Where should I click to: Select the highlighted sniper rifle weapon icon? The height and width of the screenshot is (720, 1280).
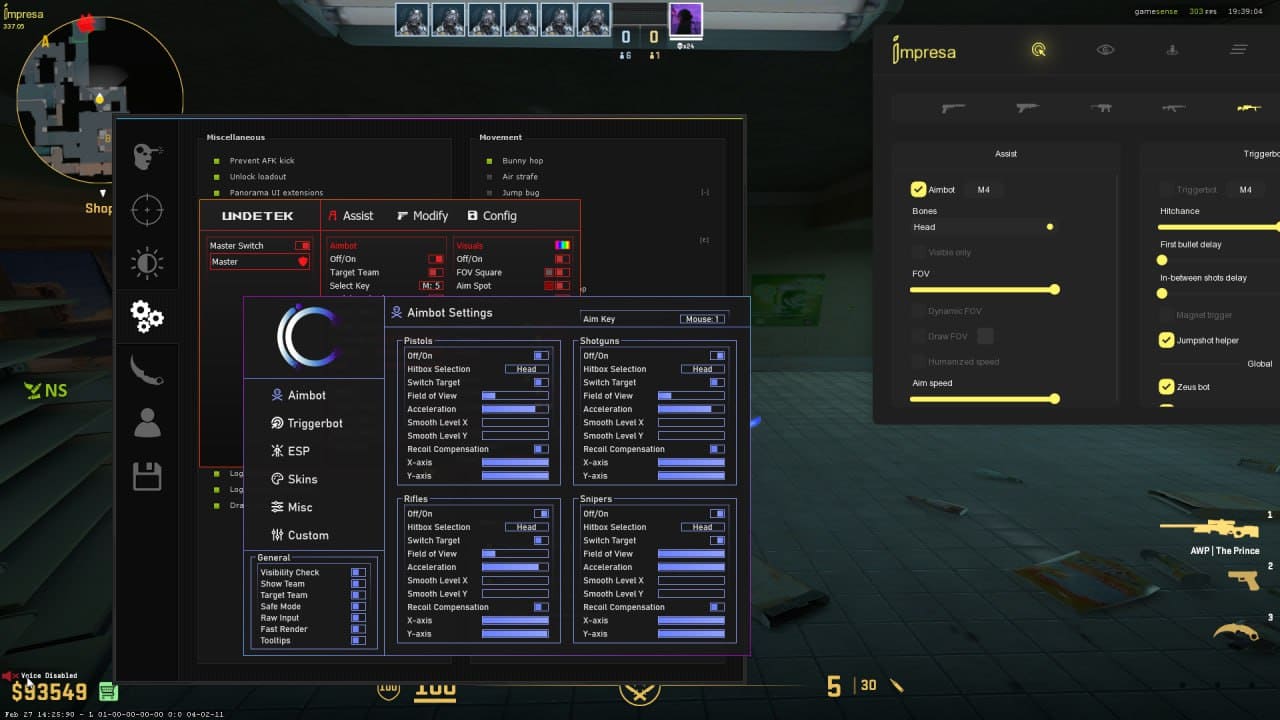tap(1249, 107)
